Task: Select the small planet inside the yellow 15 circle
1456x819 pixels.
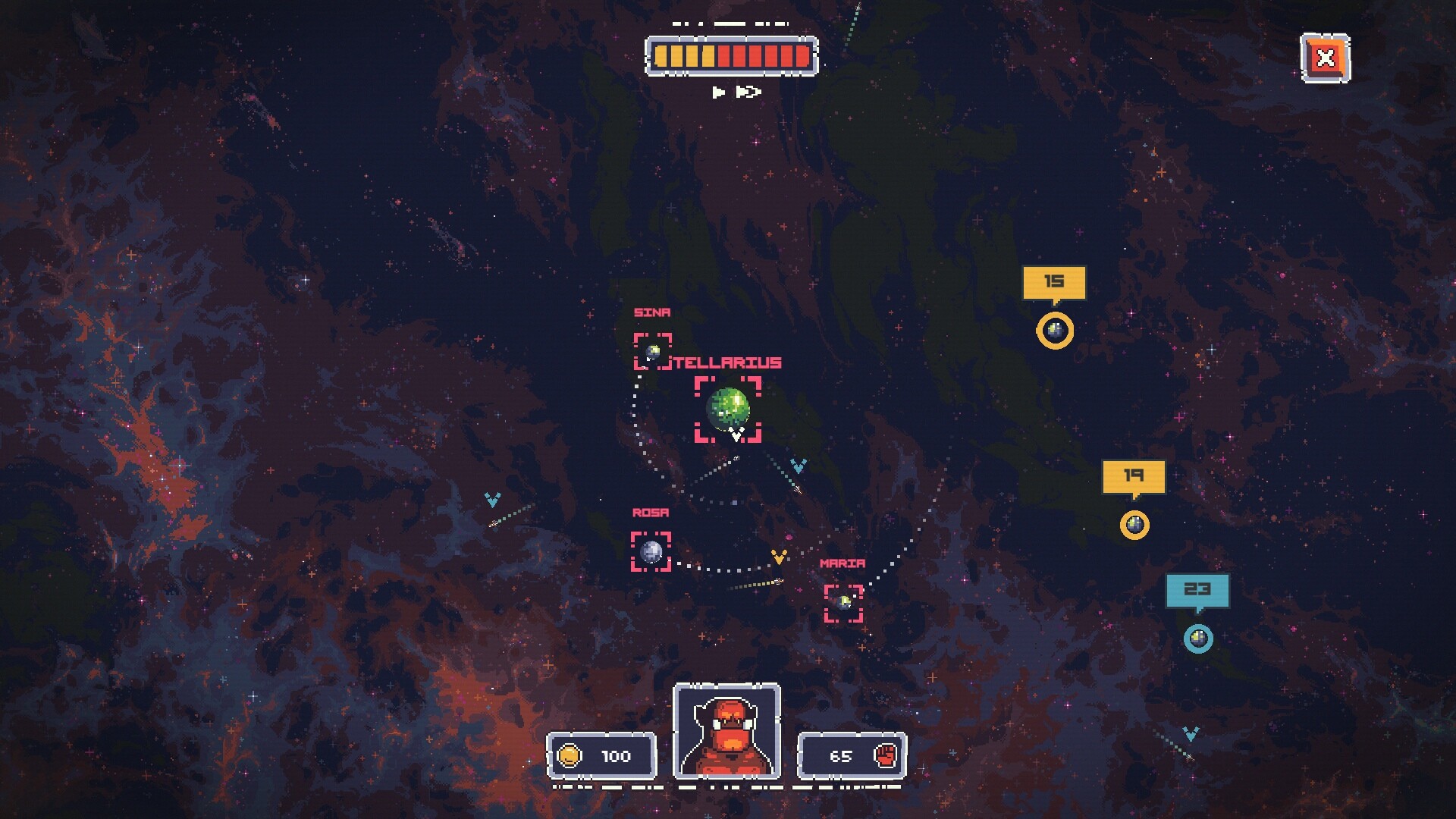Action: (x=1055, y=330)
